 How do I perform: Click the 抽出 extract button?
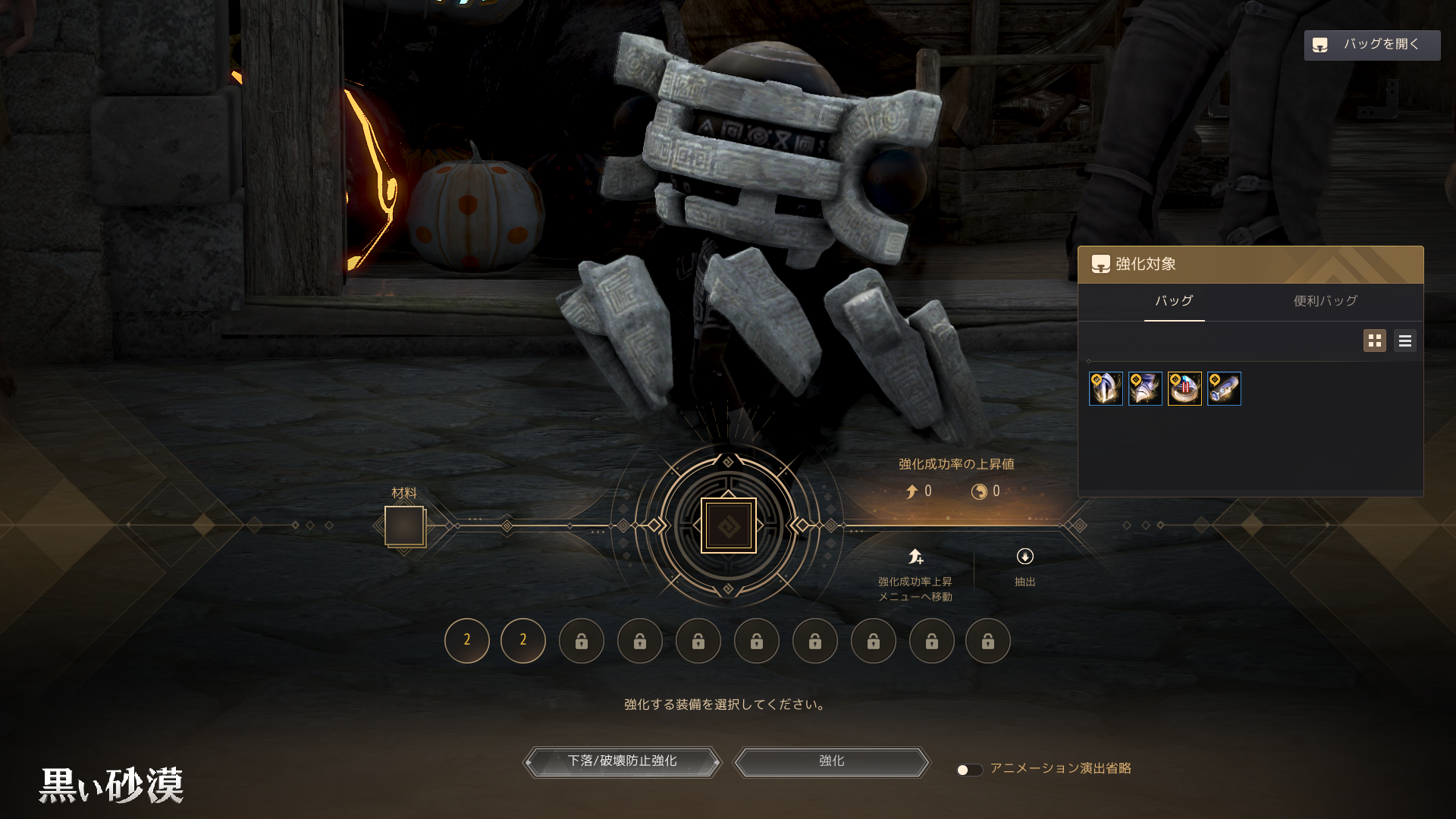point(1025,566)
